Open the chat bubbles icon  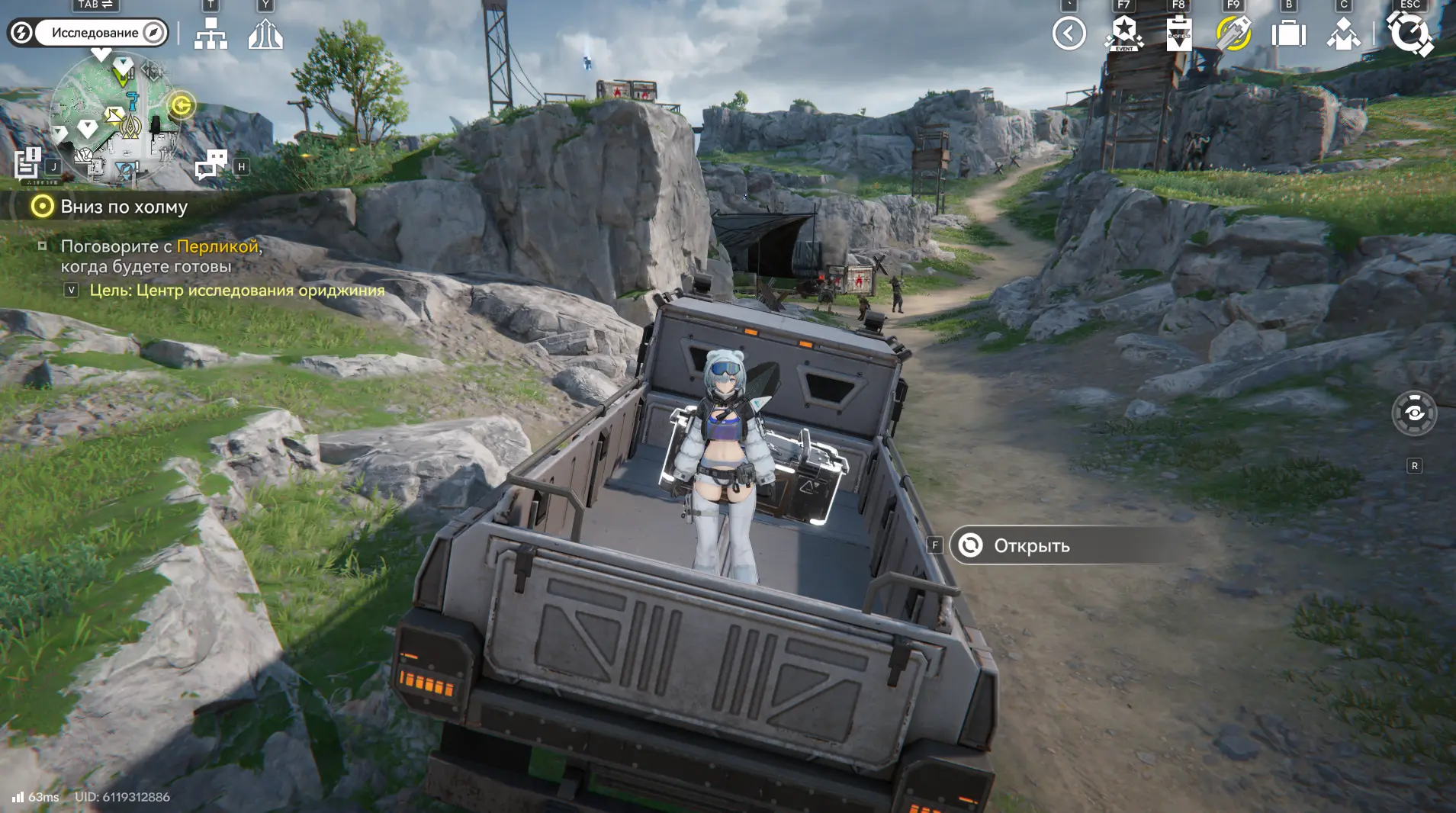211,164
